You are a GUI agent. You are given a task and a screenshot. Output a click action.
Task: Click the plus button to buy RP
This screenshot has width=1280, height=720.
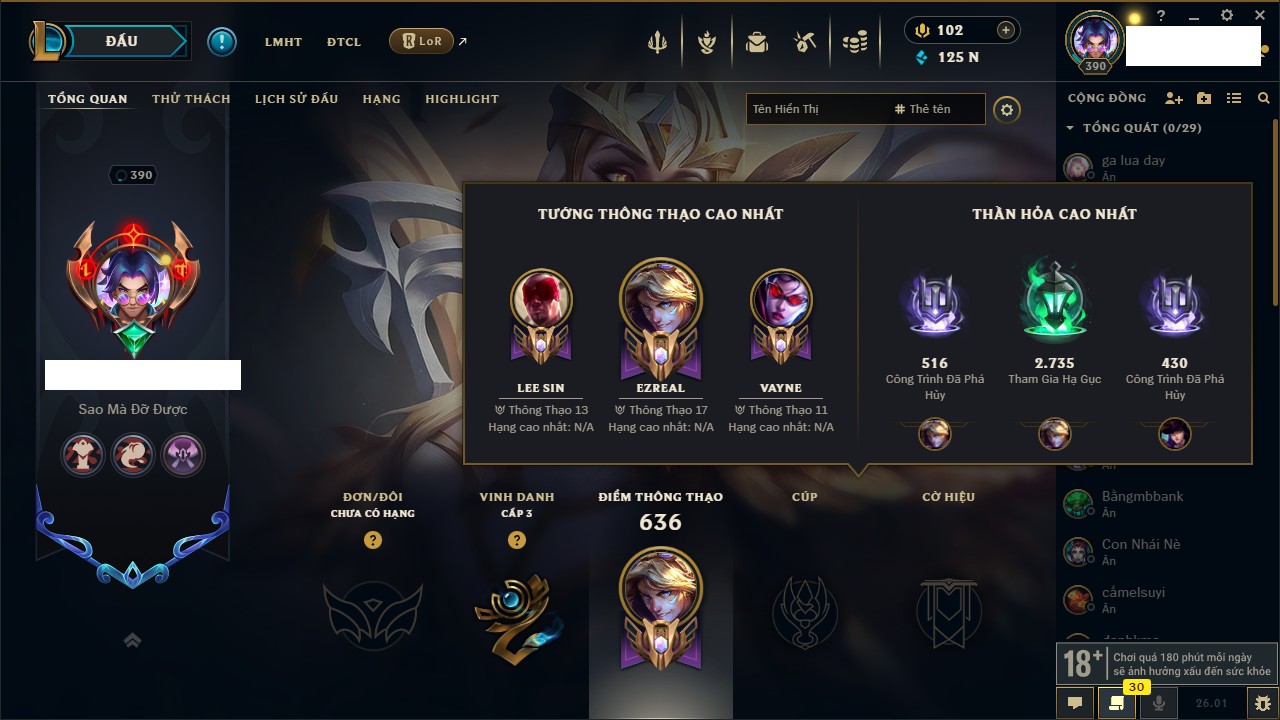coord(1006,30)
